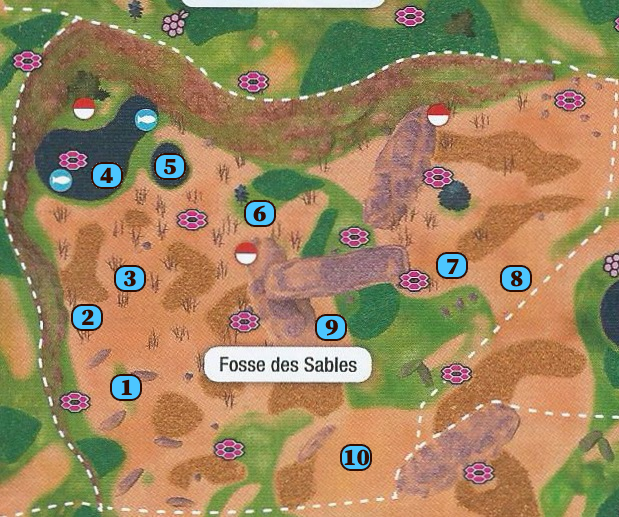Click the Fosse des Sables area label

(x=288, y=365)
